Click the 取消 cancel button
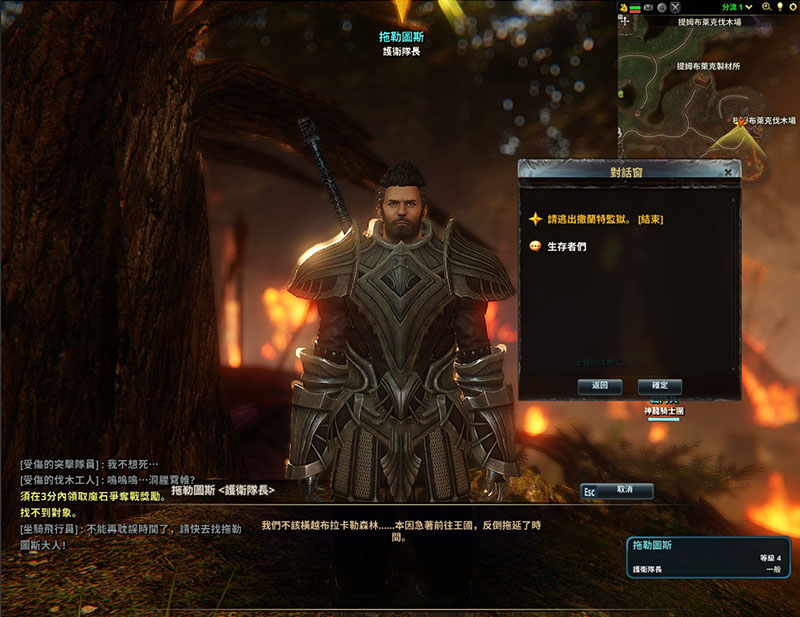This screenshot has width=800, height=617. [x=618, y=491]
